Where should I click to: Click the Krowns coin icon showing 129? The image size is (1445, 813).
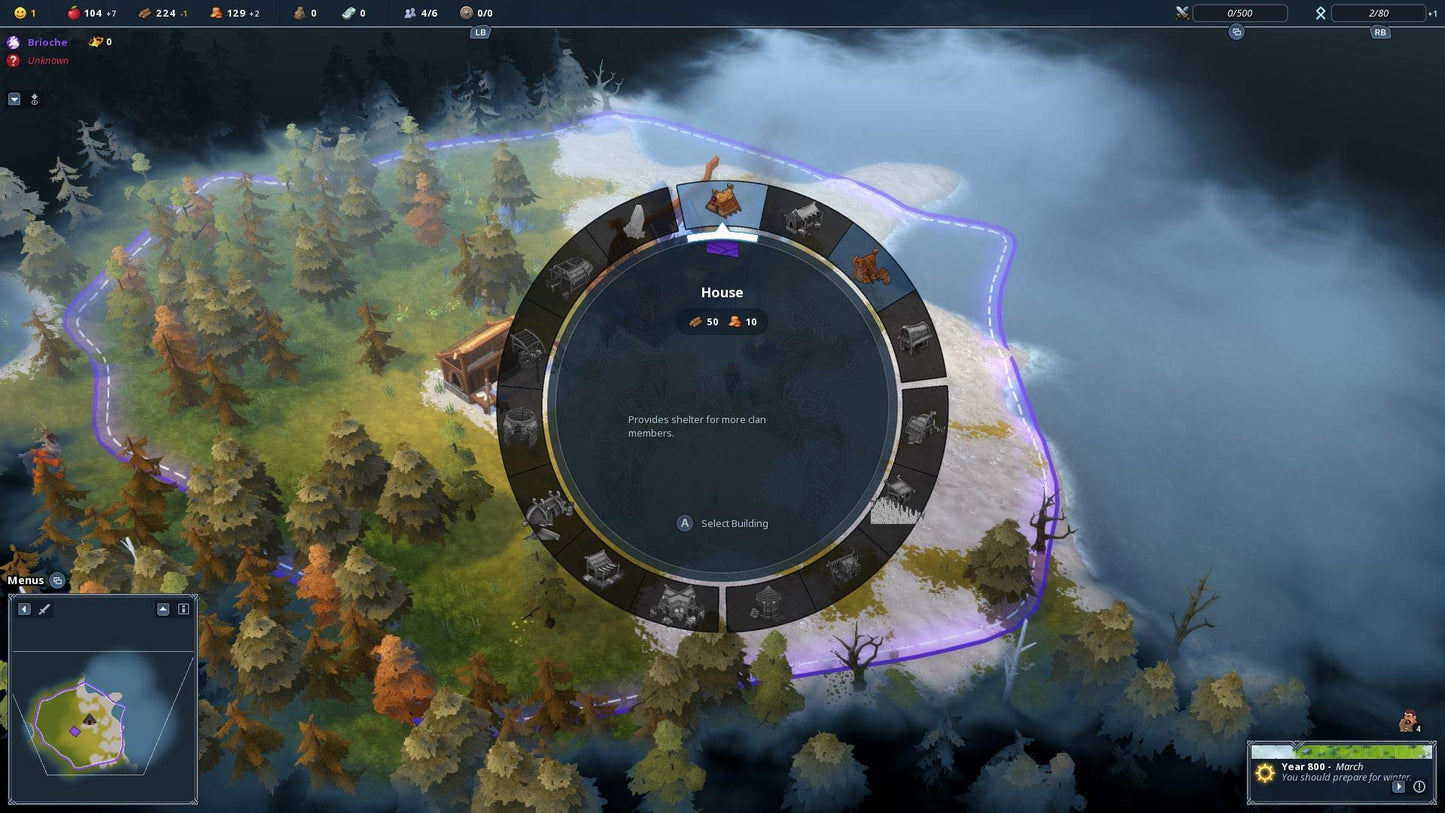[218, 13]
